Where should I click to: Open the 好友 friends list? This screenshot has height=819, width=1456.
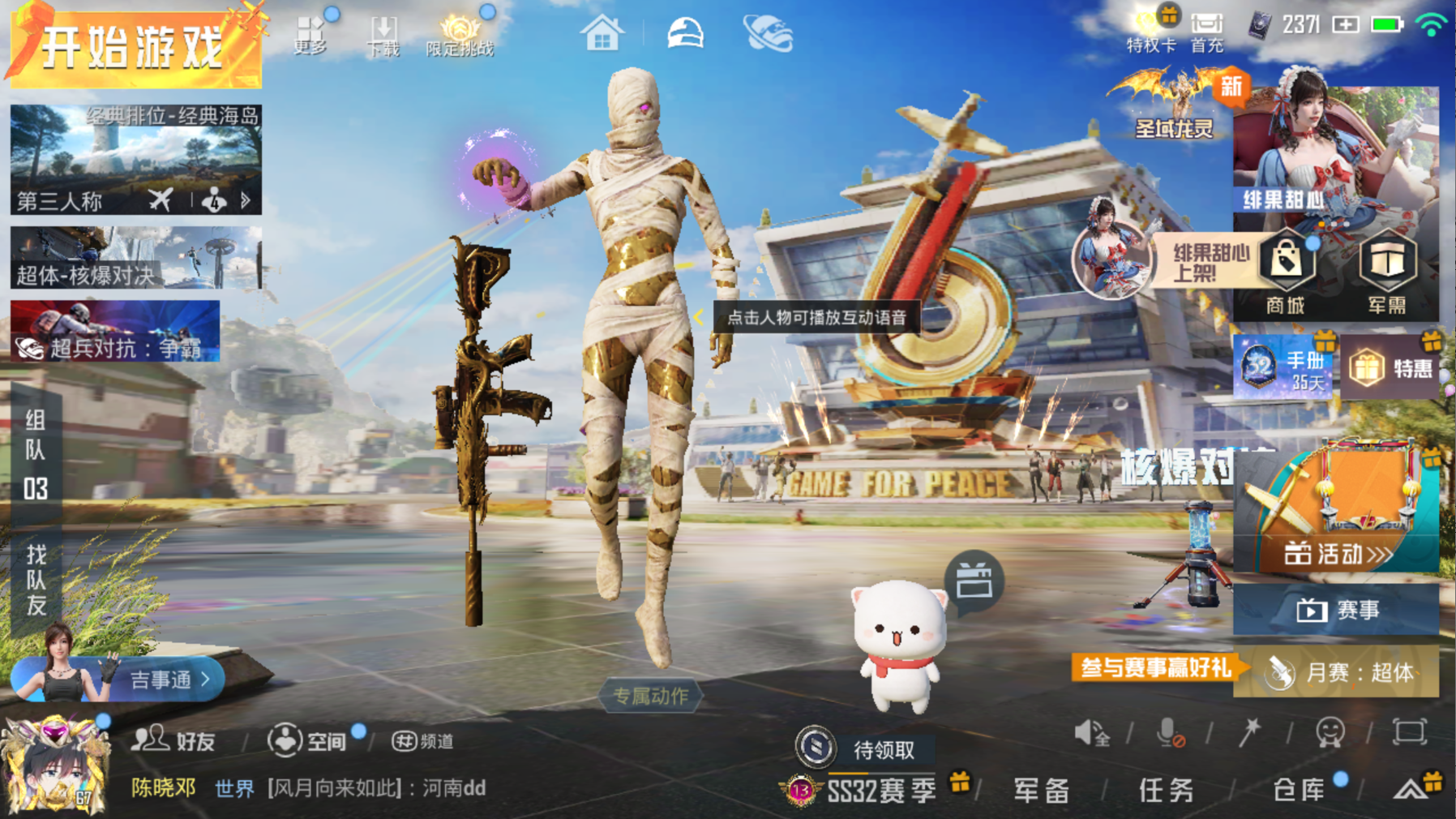[x=174, y=740]
